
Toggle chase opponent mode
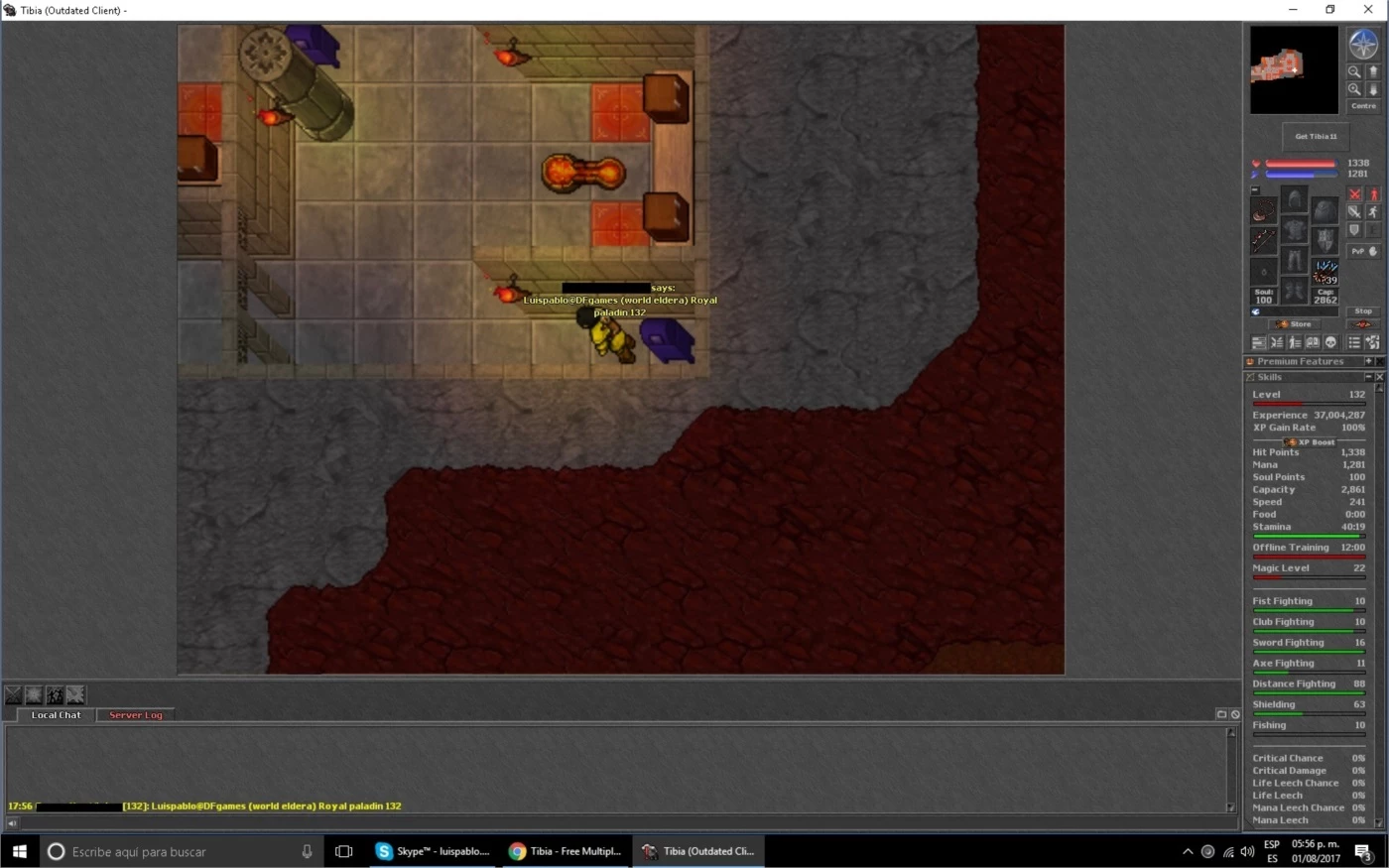[x=1373, y=211]
